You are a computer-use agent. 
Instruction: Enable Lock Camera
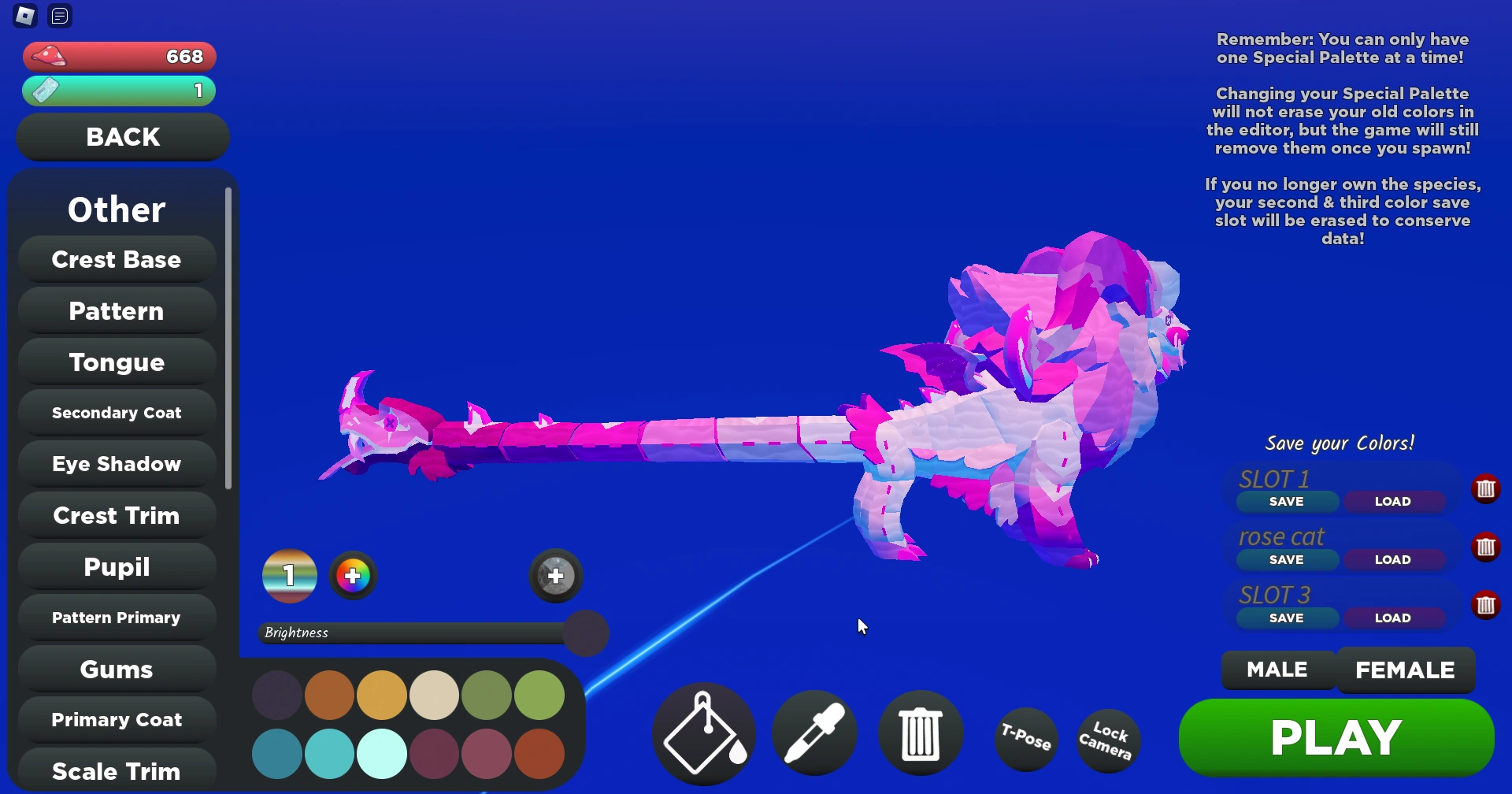(x=1107, y=739)
